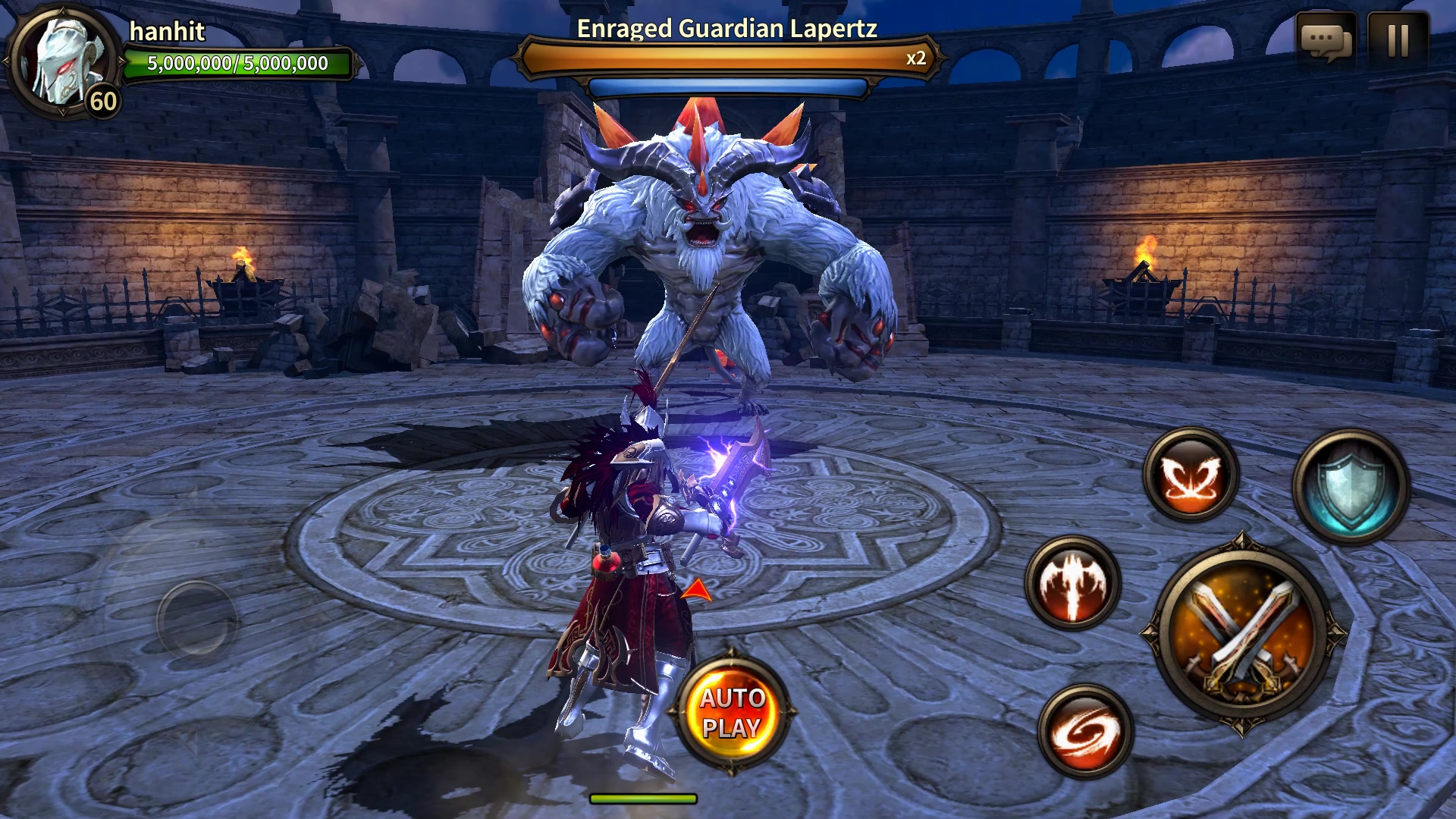
Task: Cast the winged sword skill
Action: click(1072, 582)
